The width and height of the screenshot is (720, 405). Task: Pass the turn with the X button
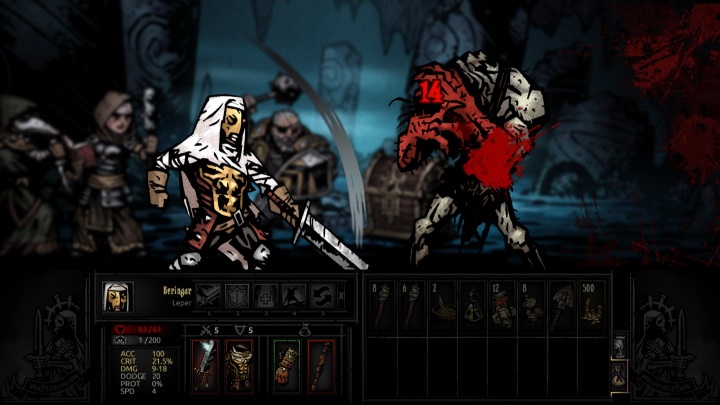pyautogui.click(x=341, y=295)
